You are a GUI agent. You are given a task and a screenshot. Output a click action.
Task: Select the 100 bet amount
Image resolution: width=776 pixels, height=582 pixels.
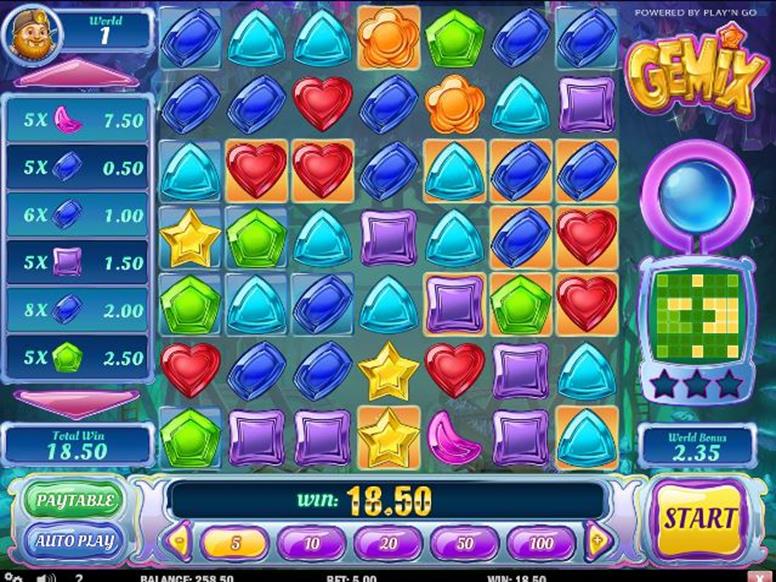540,543
